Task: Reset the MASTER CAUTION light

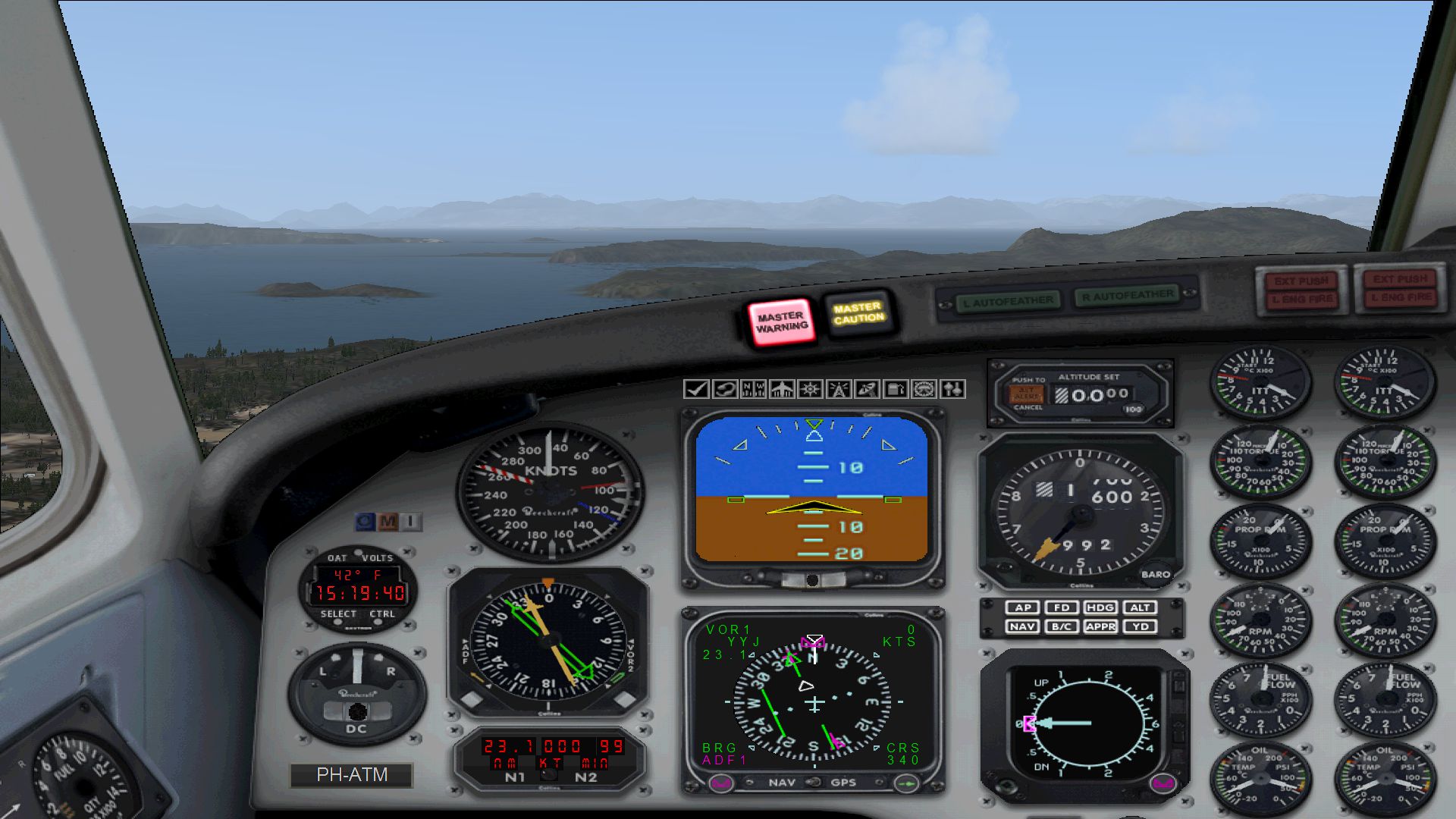Action: pyautogui.click(x=858, y=312)
